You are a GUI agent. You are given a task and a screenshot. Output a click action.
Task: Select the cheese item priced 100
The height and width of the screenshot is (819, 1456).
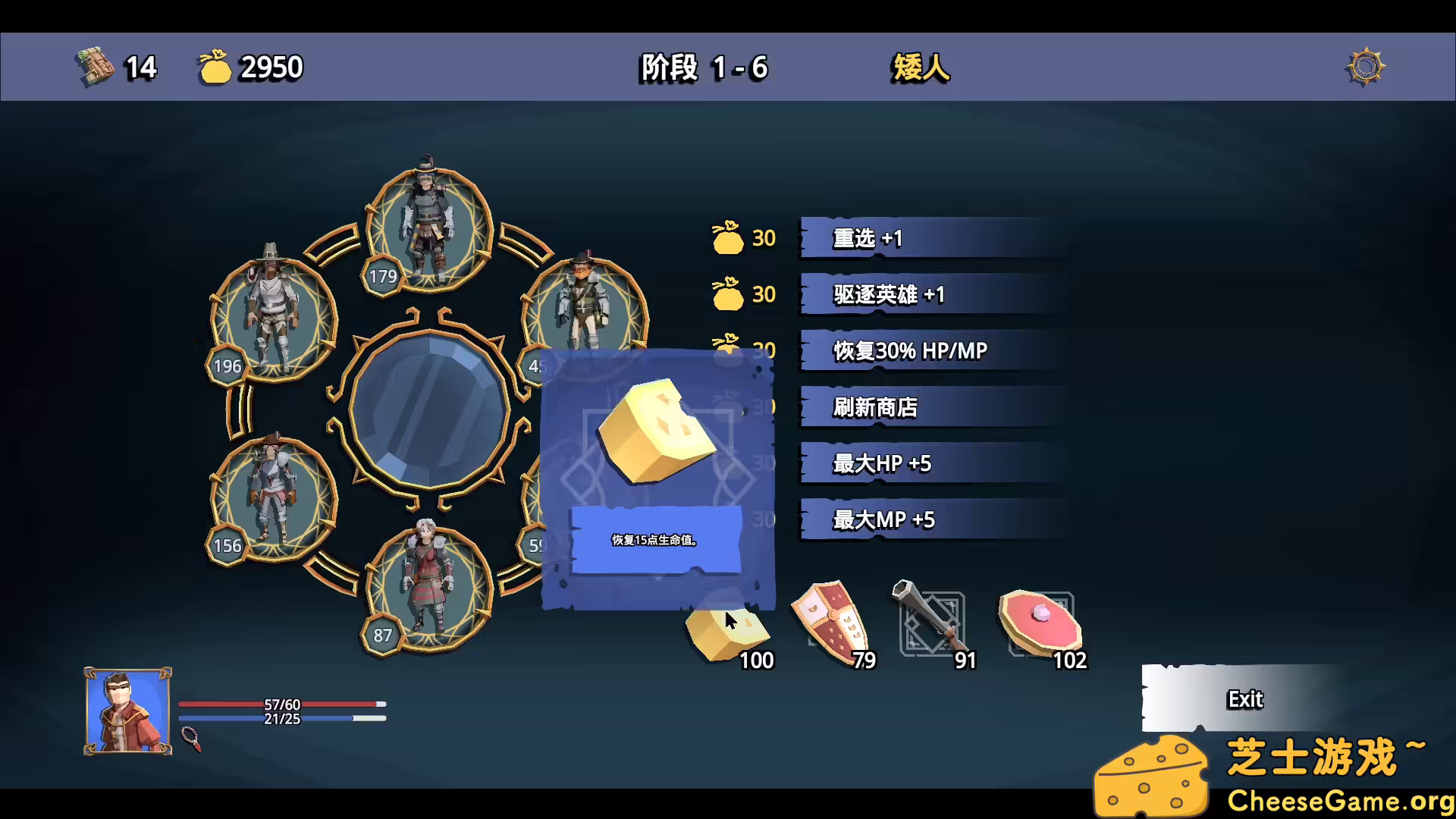point(720,629)
